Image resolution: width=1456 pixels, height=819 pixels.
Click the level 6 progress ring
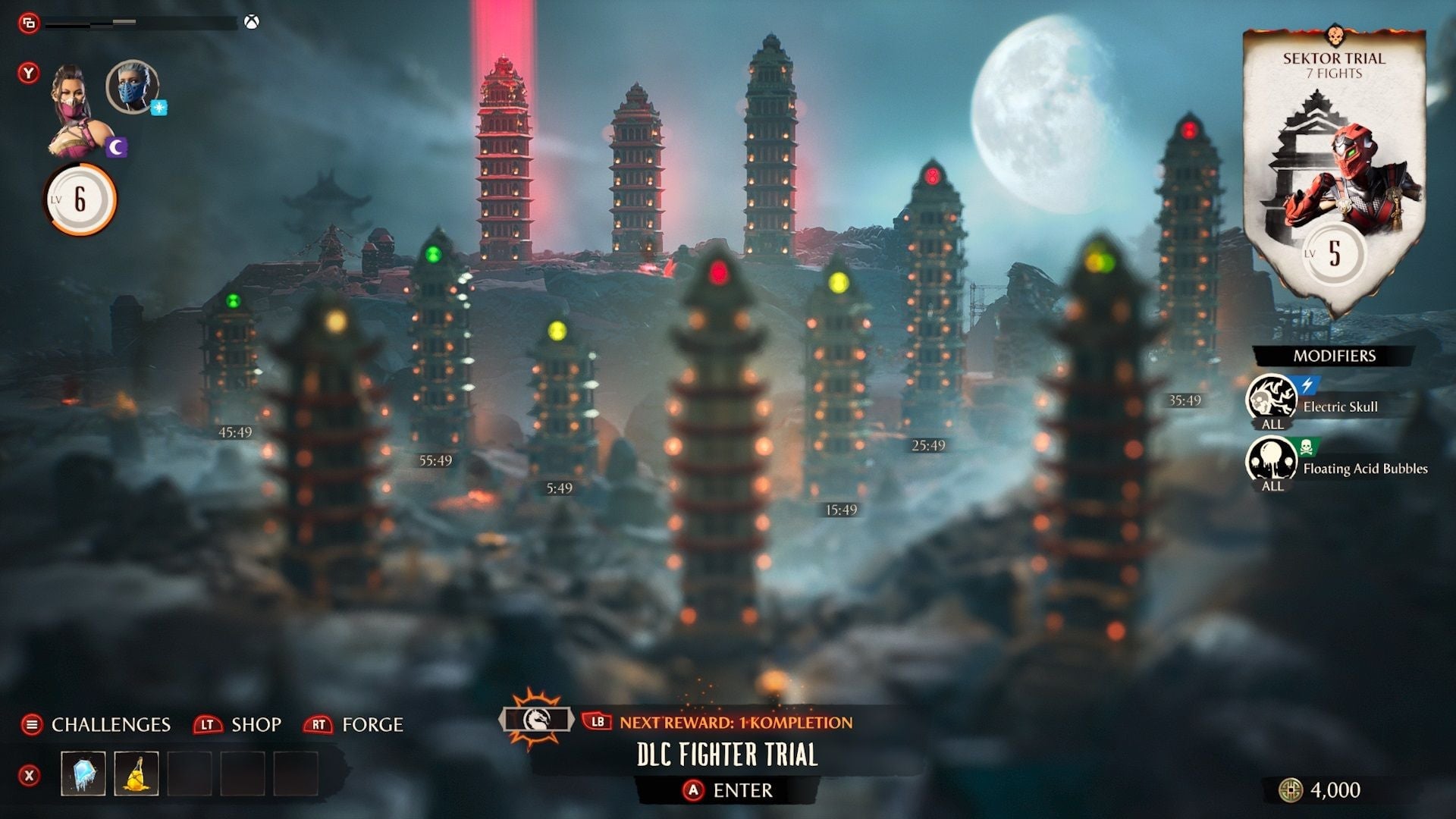click(80, 199)
